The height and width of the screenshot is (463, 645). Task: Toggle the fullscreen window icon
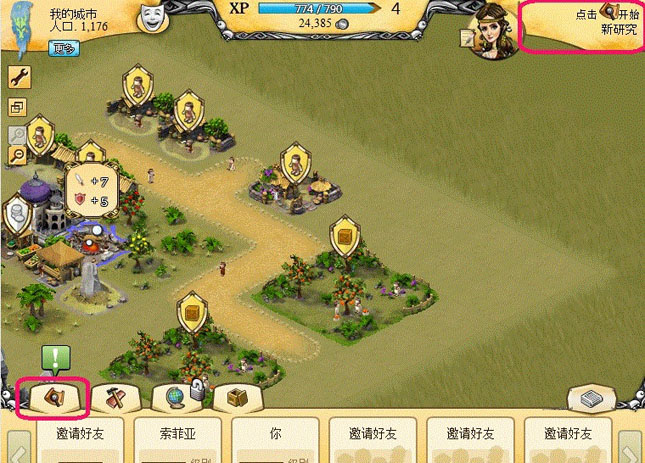coord(18,107)
